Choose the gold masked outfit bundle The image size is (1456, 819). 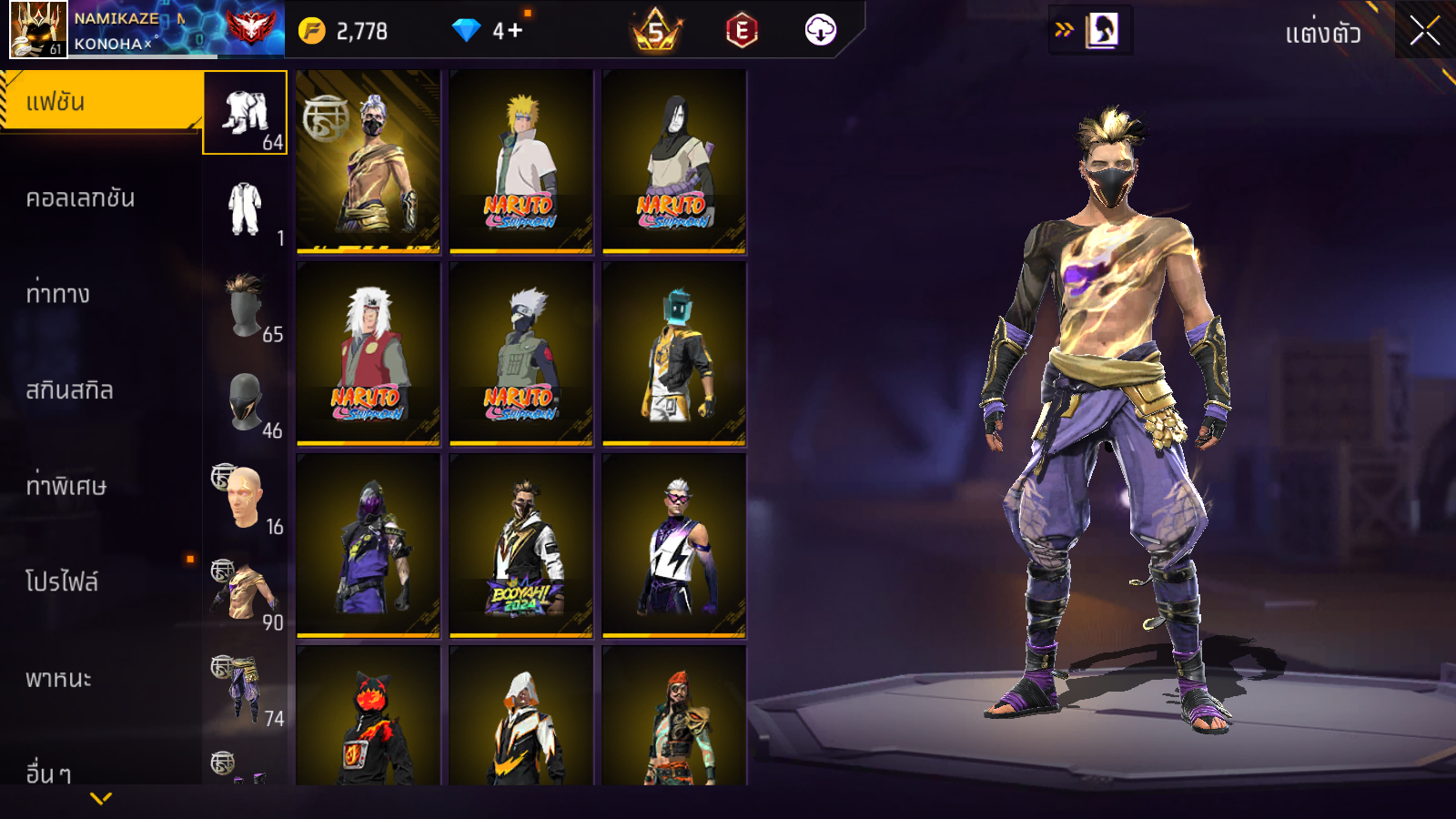tap(368, 161)
